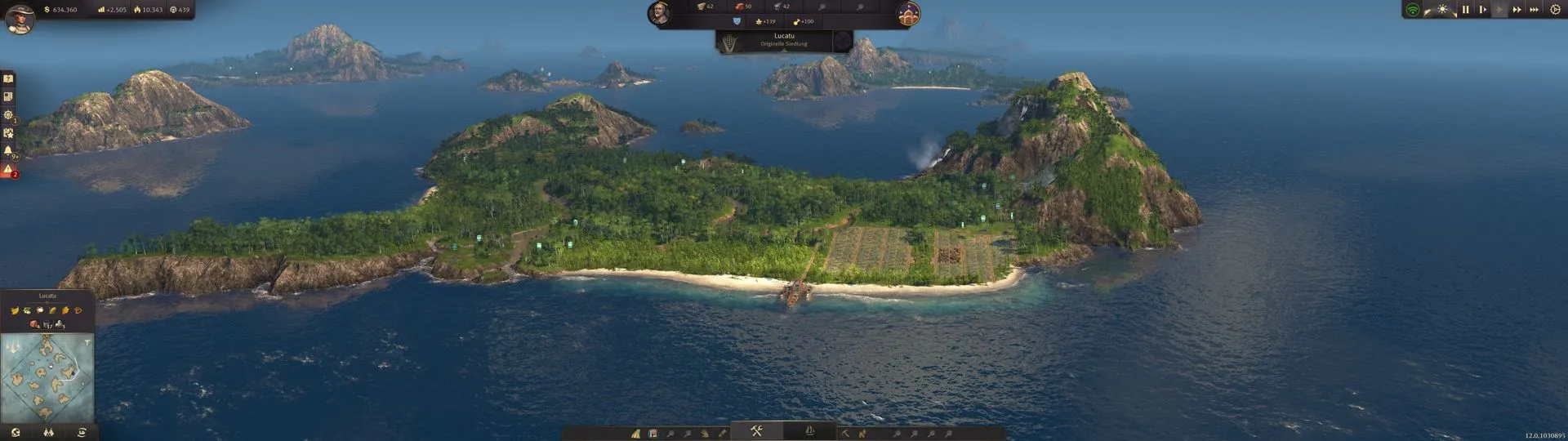Image resolution: width=1568 pixels, height=441 pixels.
Task: Open the world map globe button
Action: [x=15, y=433]
